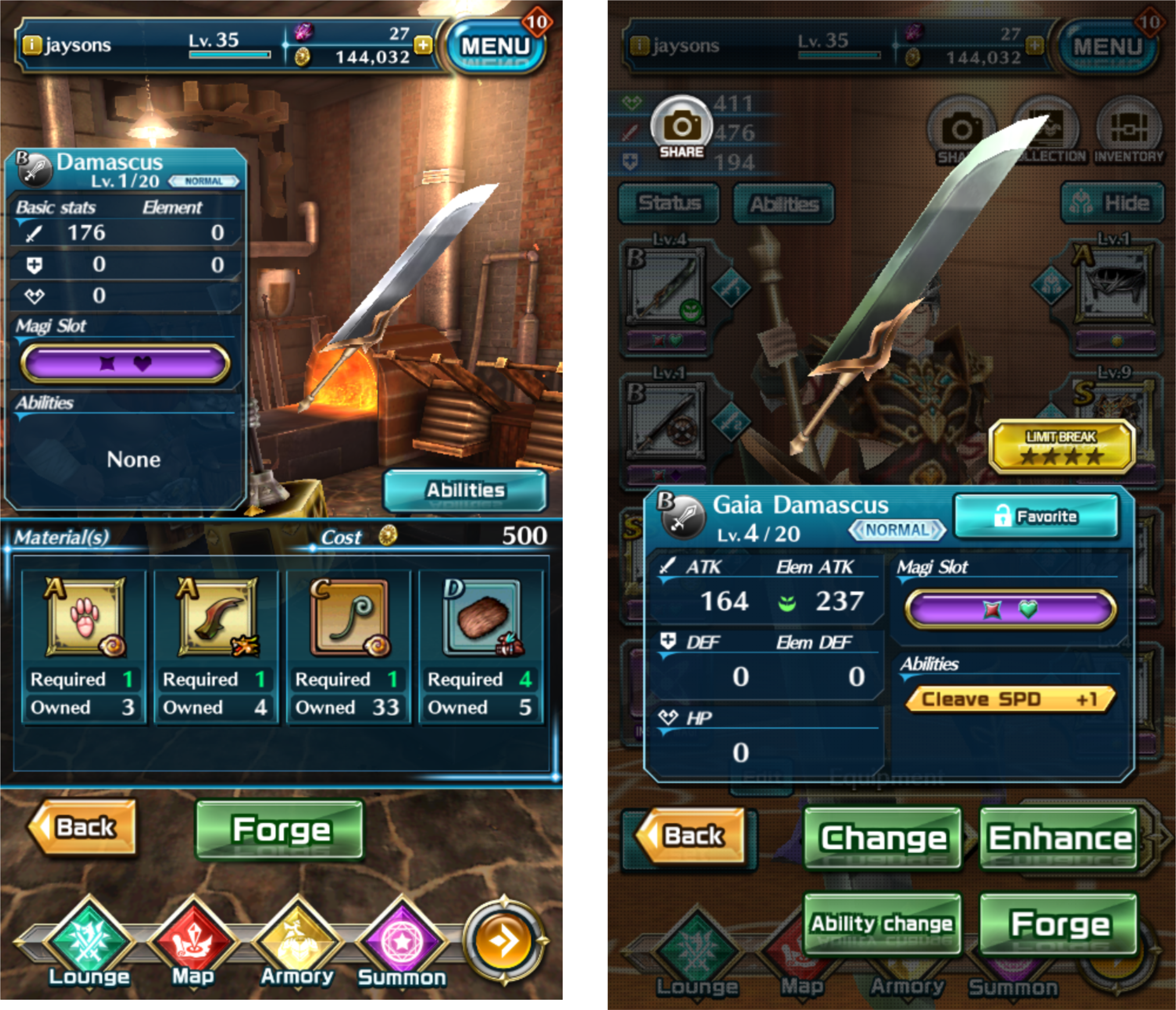The image size is (1176, 1010).
Task: Click Forge beside the Back button under Materials
Action: (280, 830)
